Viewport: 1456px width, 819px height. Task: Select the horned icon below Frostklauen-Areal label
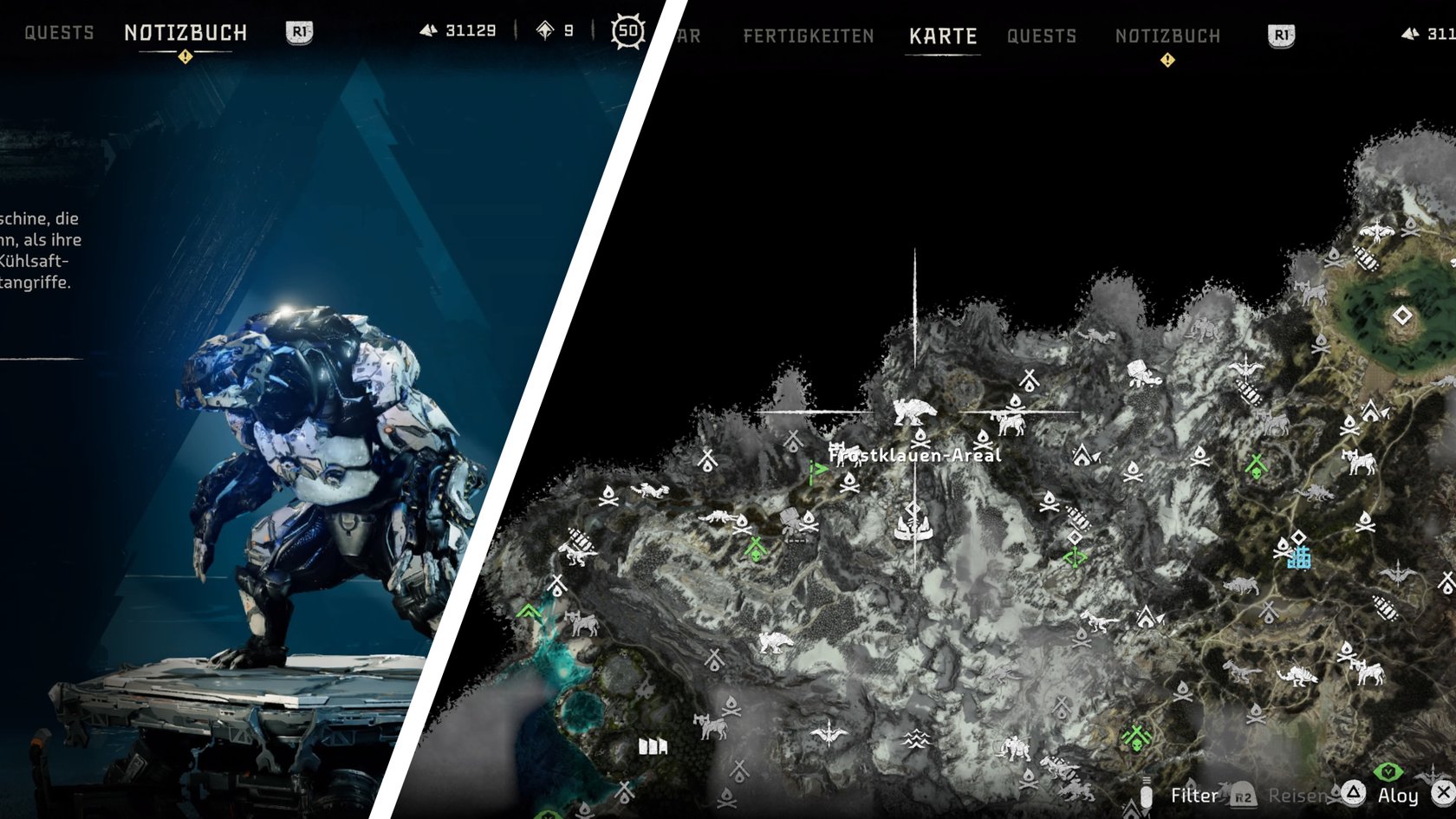913,527
